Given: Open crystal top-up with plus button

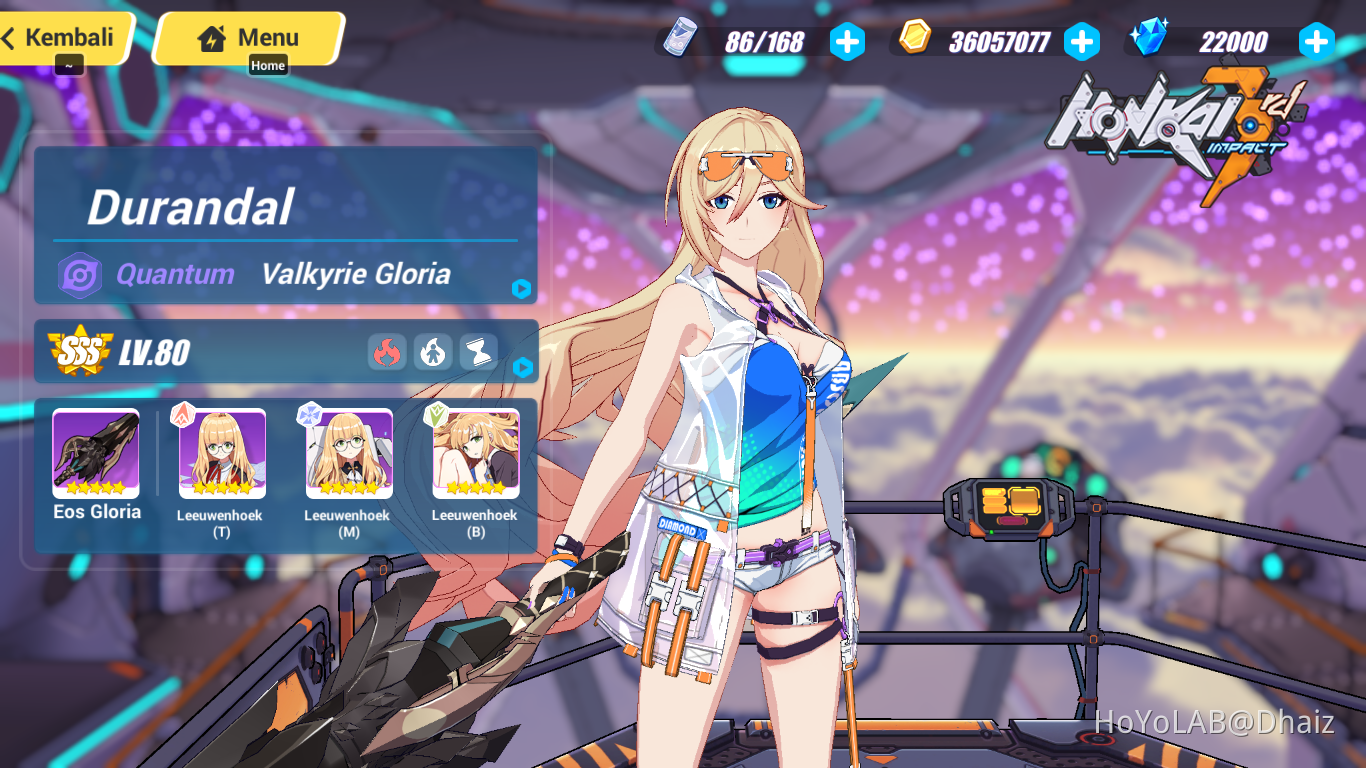Looking at the screenshot, I should click(x=1317, y=41).
